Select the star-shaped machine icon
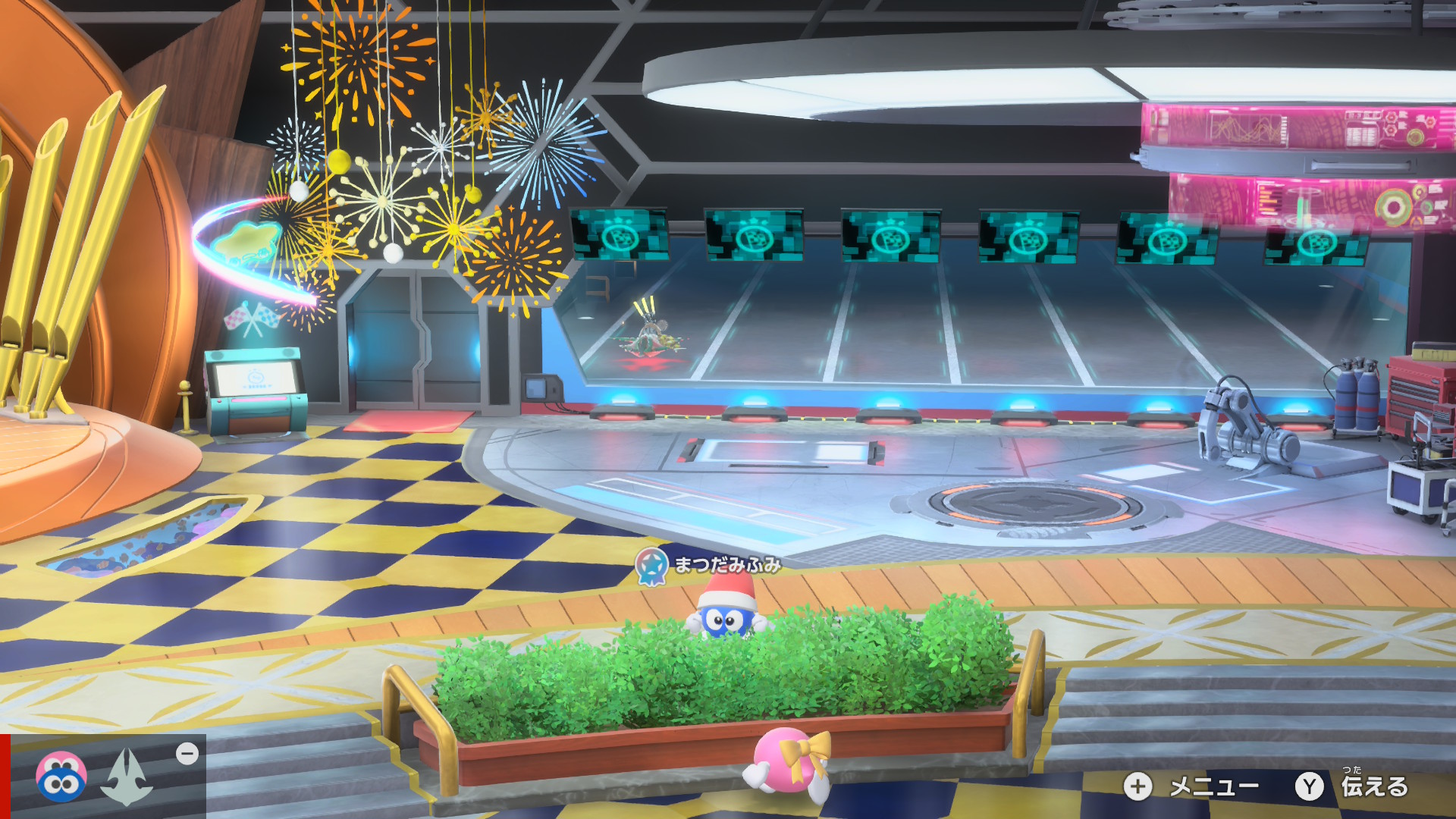This screenshot has height=819, width=1456. pyautogui.click(x=127, y=777)
